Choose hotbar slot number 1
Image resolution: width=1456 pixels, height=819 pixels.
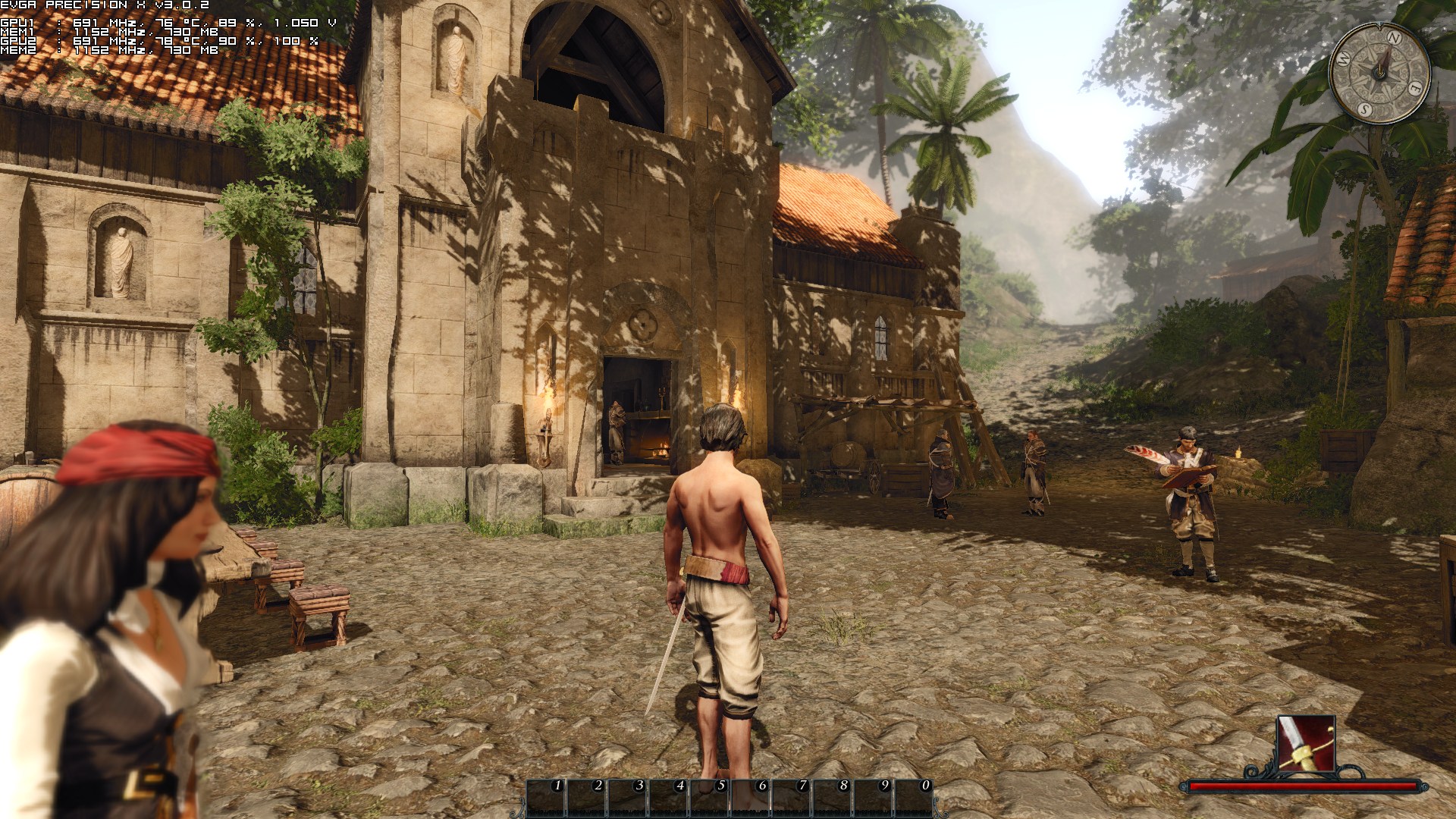click(548, 798)
